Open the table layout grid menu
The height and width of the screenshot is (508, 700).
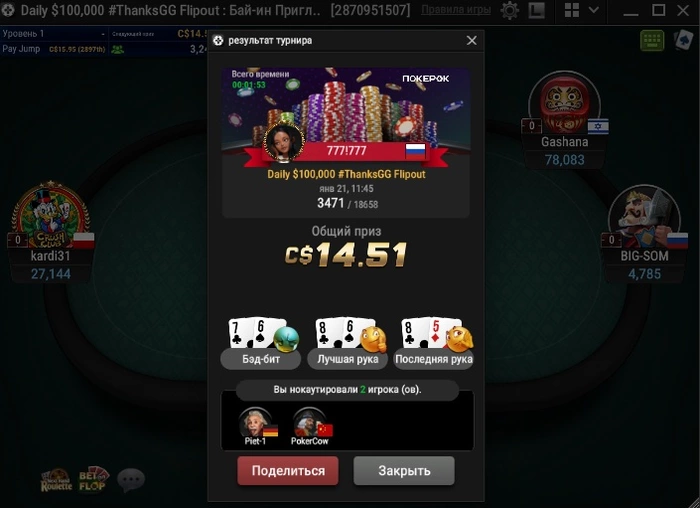pos(571,11)
